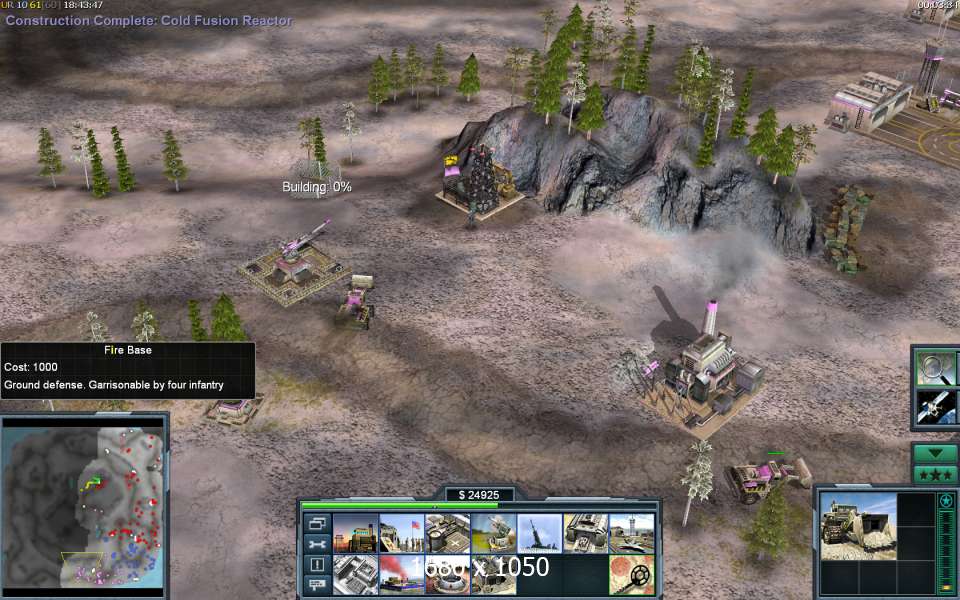
Task: Activate the spy satellite power
Action: [x=936, y=406]
